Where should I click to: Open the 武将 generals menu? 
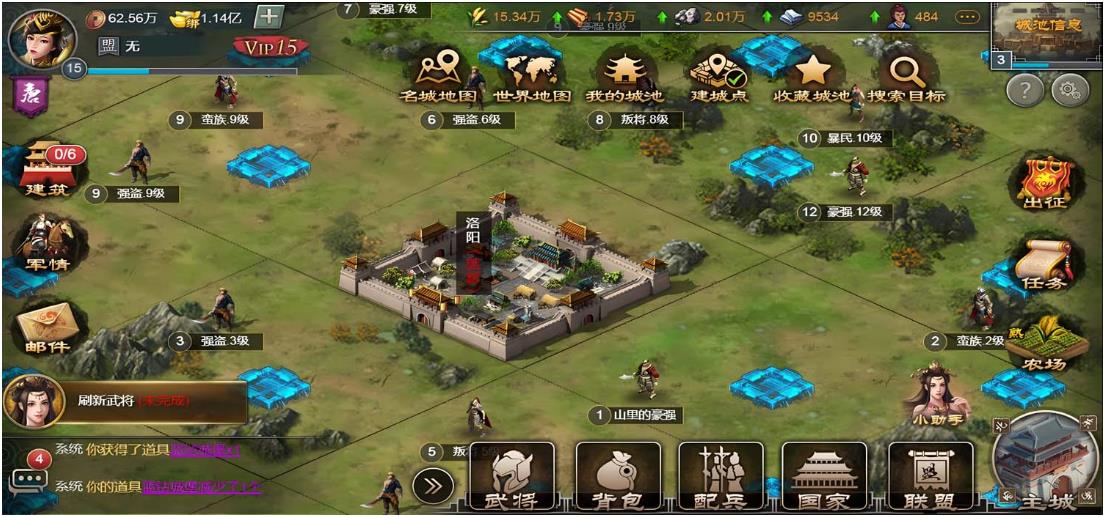point(512,480)
